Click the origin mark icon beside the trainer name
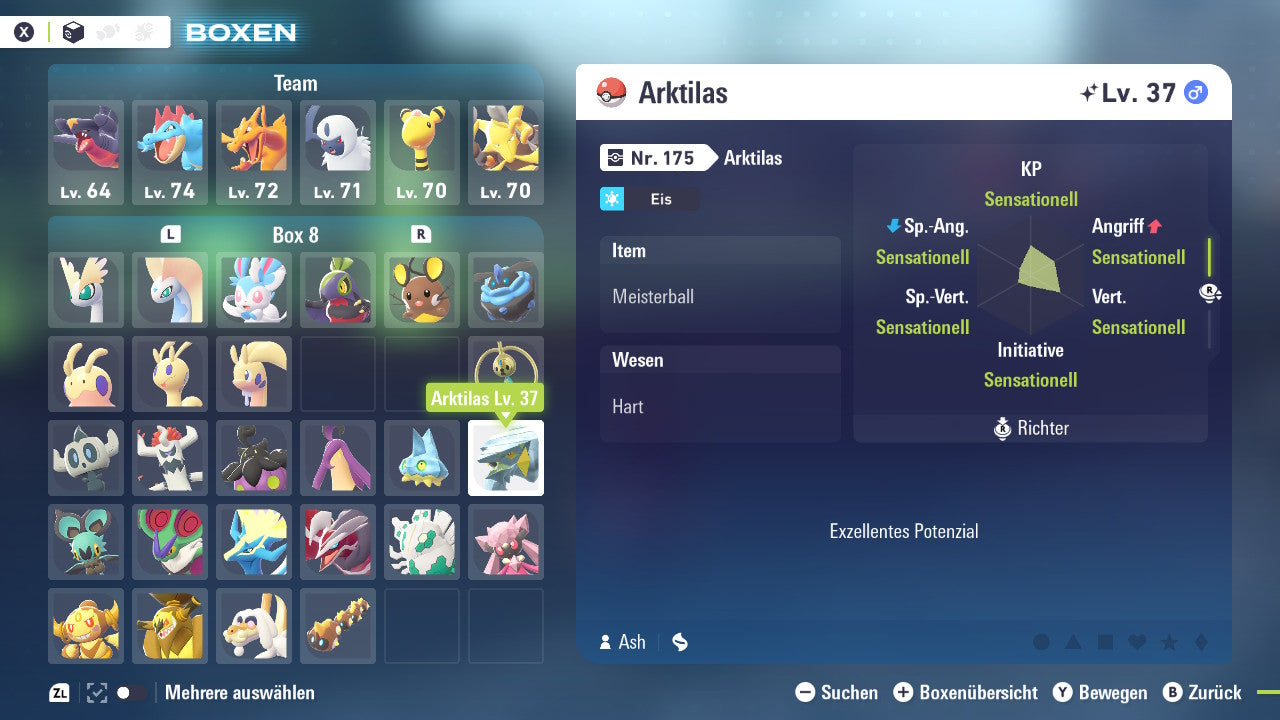Viewport: 1280px width, 720px height. pos(680,641)
